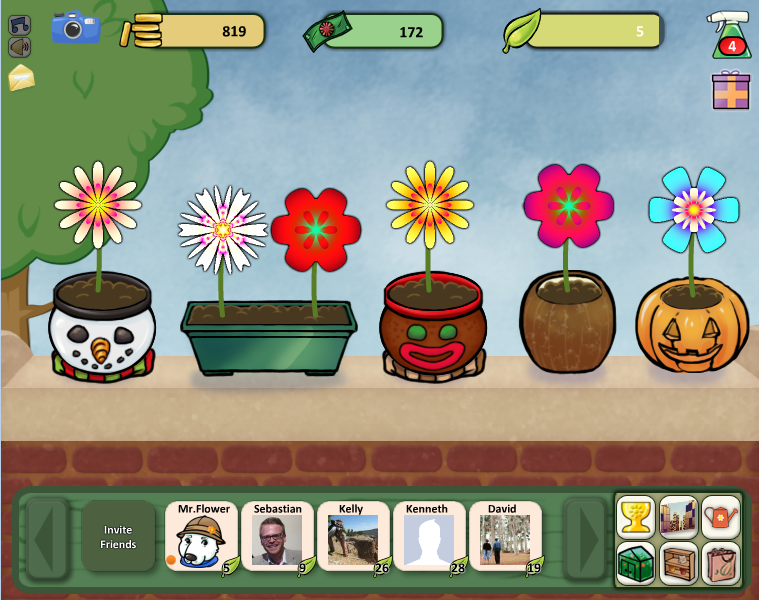Choose Kelly's friend tile

point(353,537)
